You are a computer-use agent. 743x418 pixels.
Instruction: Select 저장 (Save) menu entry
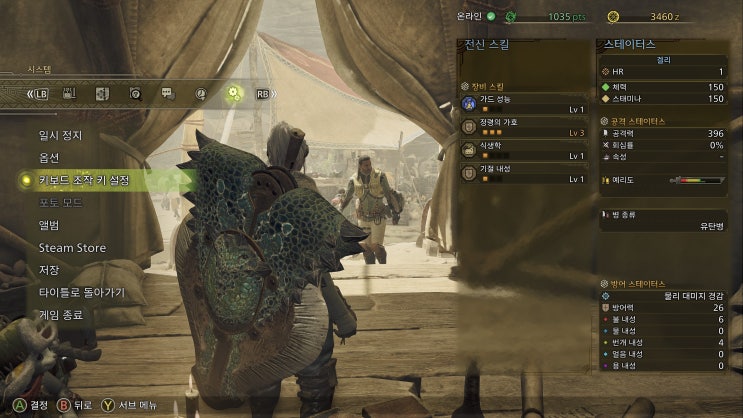(x=49, y=270)
